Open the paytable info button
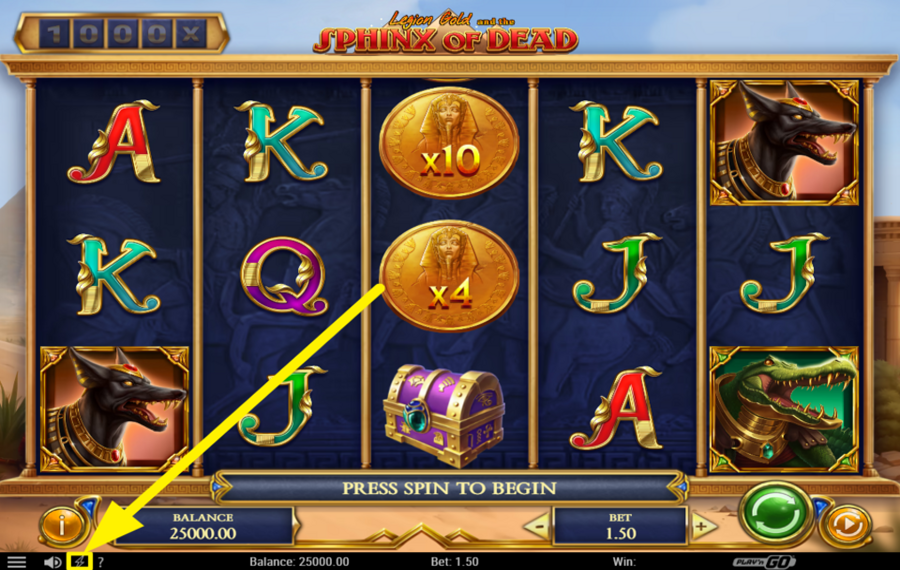 (63, 524)
